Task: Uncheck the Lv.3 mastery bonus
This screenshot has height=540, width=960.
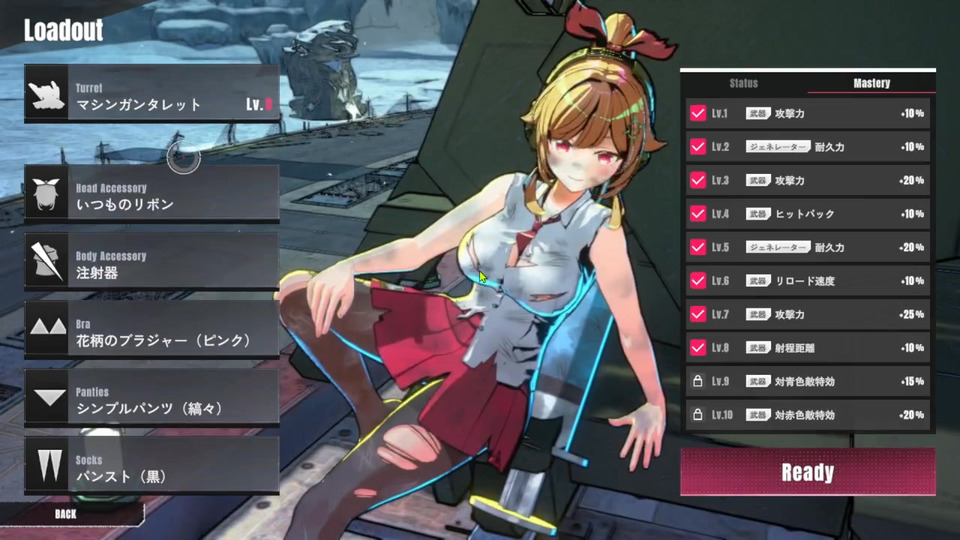Action: click(698, 181)
